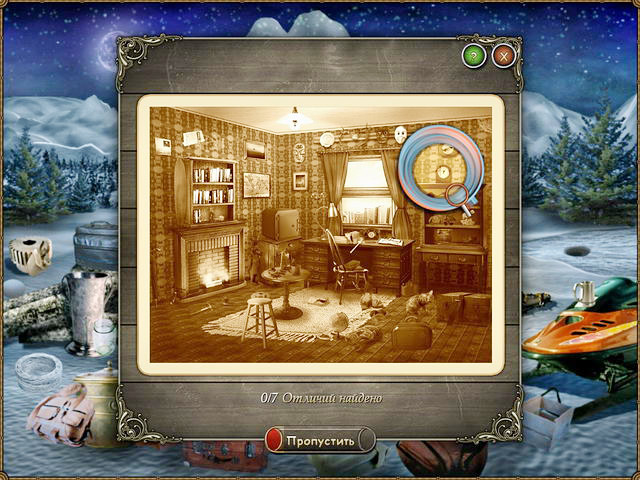
Task: Open help with the green question mark
Action: coord(474,55)
